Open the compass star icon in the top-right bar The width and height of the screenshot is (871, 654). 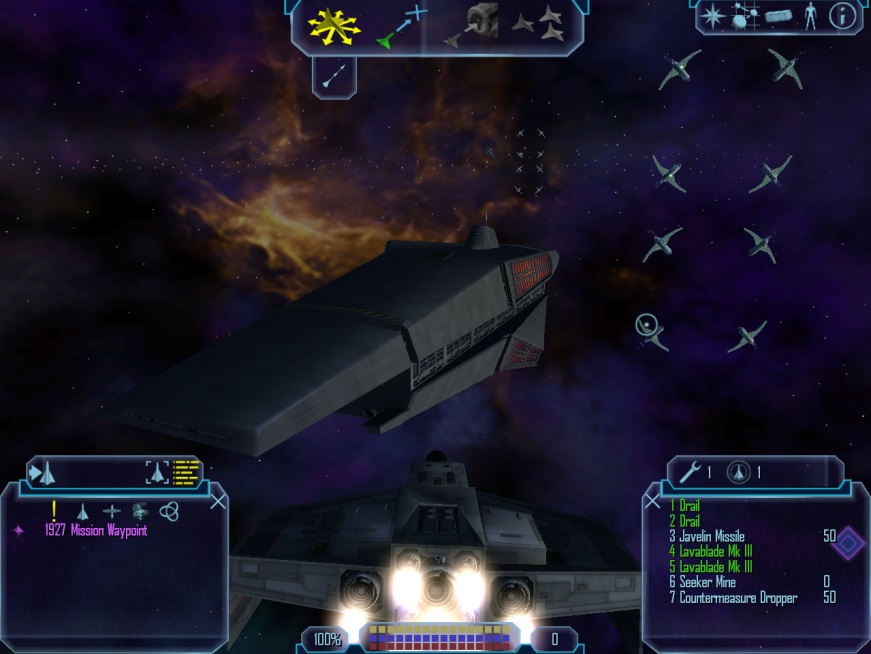pyautogui.click(x=712, y=16)
